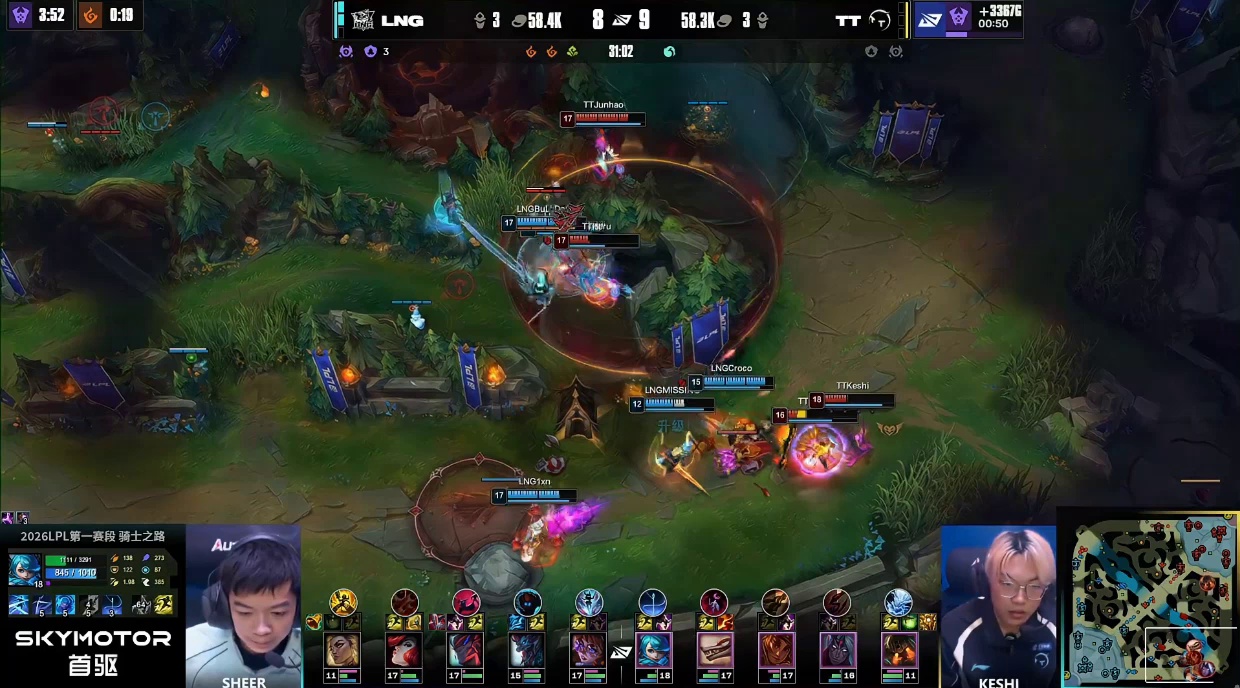Choose the gold-masked level 11 champion portrait
The image size is (1240, 688).
coord(342,651)
